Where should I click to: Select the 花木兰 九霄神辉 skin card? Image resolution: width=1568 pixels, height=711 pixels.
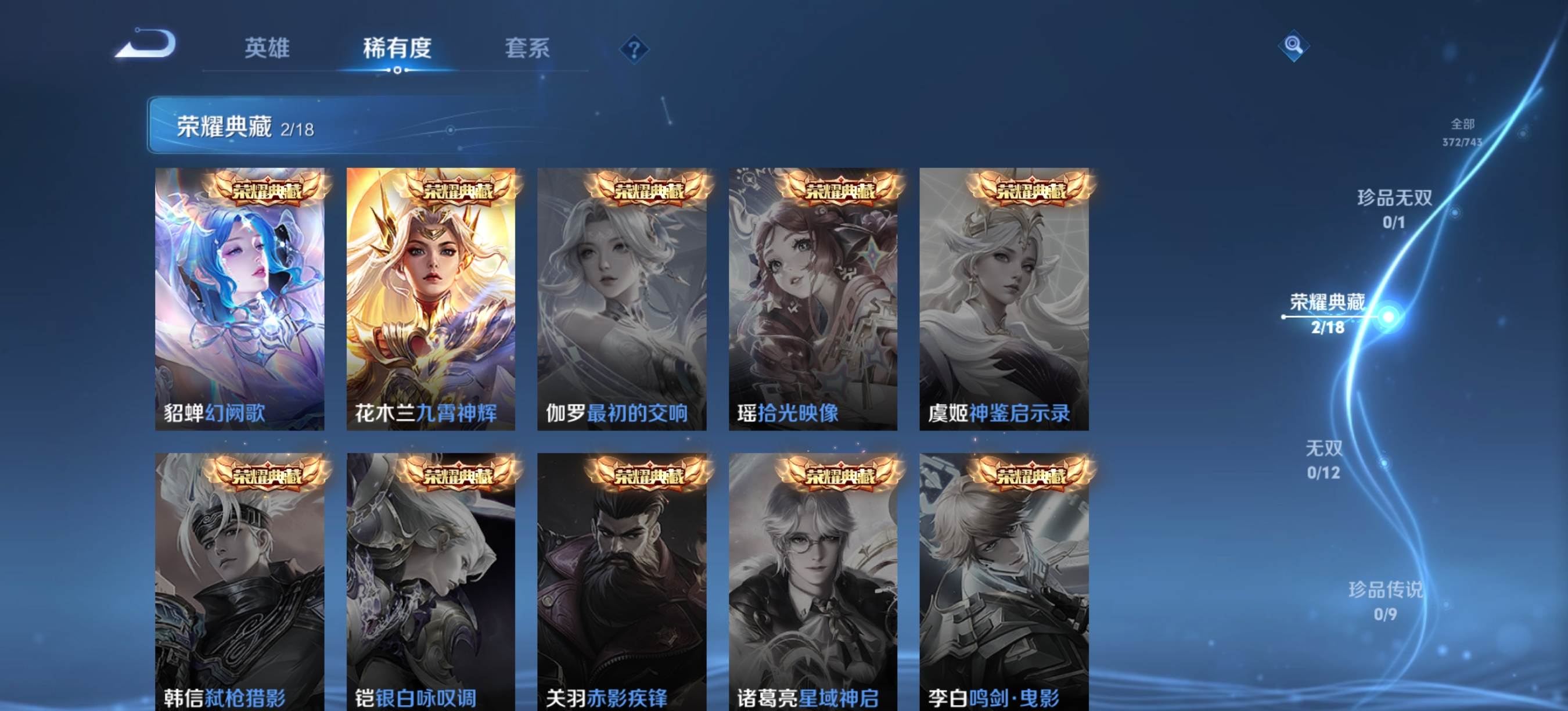tap(430, 299)
